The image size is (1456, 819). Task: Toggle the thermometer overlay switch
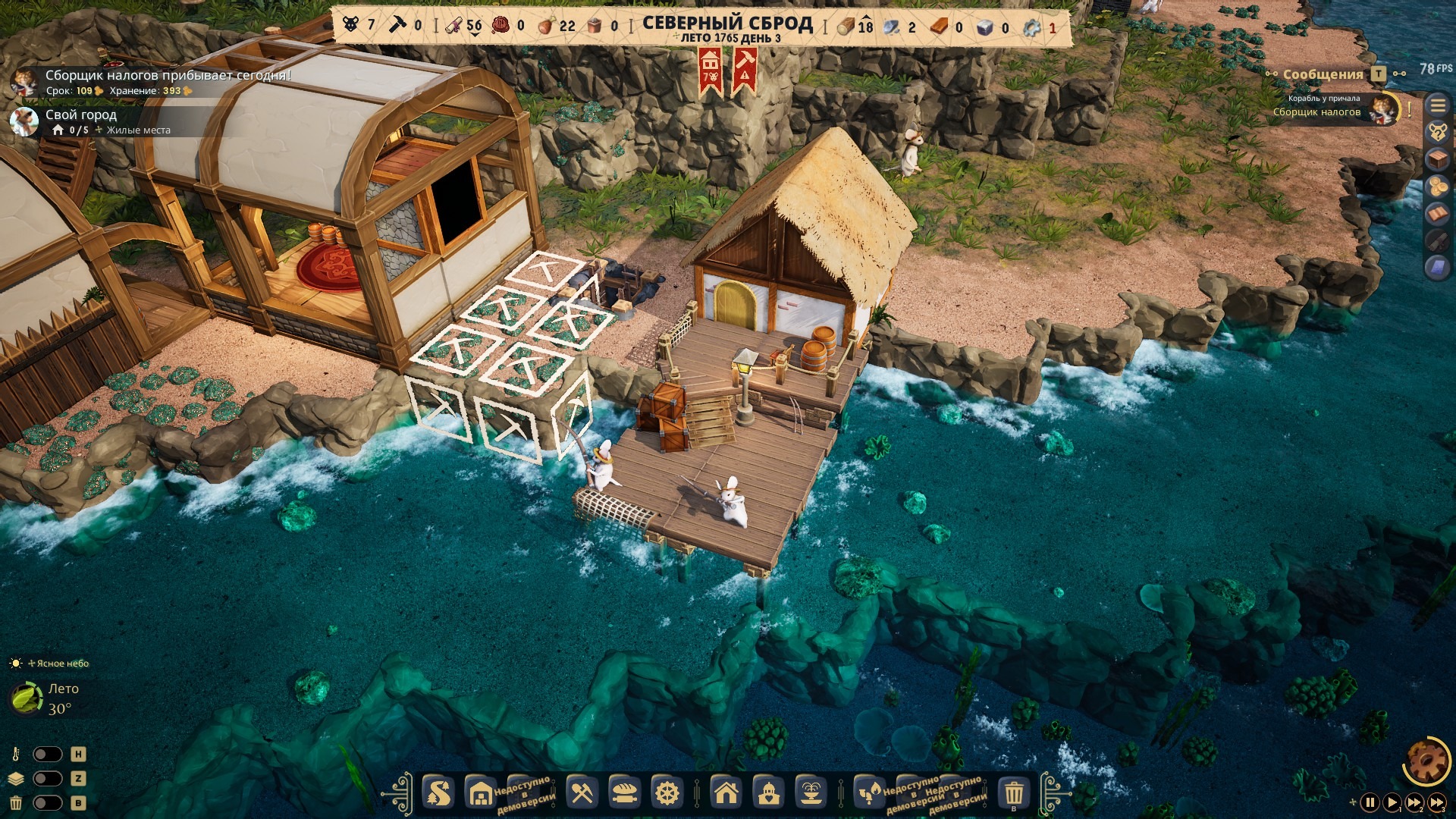[x=47, y=755]
